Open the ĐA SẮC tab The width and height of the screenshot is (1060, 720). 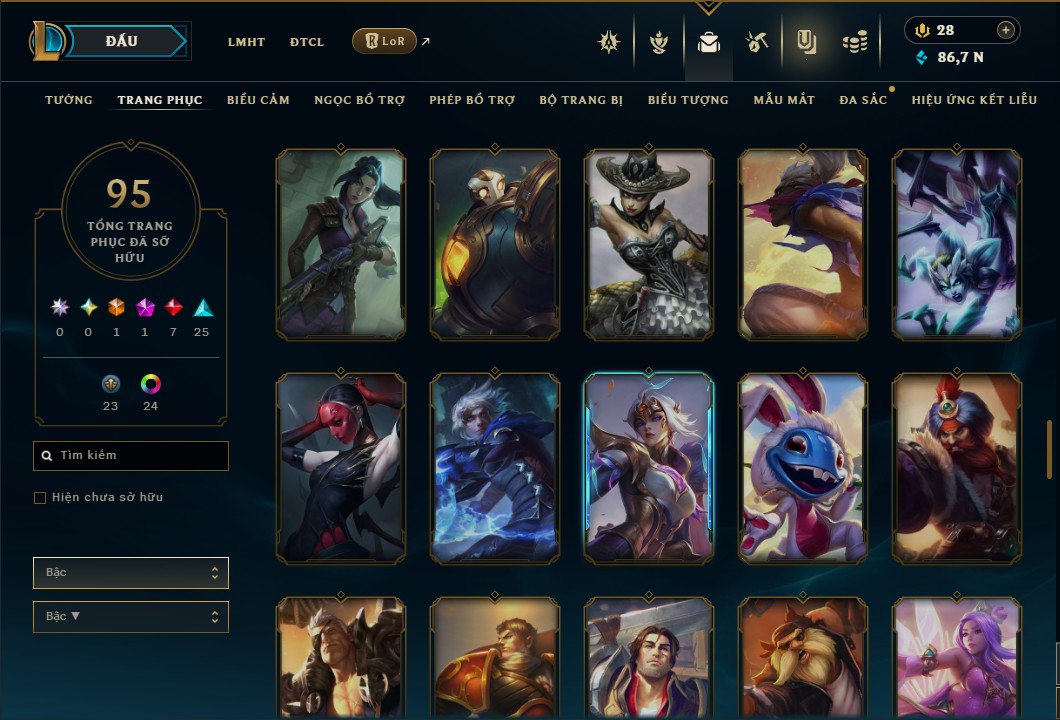(863, 100)
